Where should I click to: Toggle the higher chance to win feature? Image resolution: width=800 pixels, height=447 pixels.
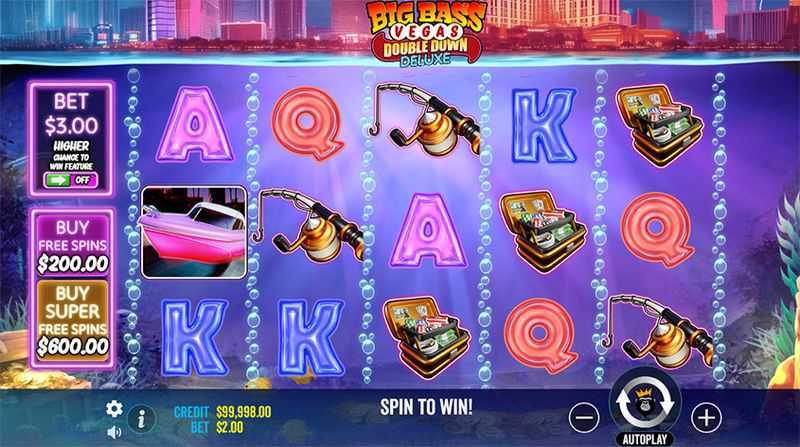70,181
